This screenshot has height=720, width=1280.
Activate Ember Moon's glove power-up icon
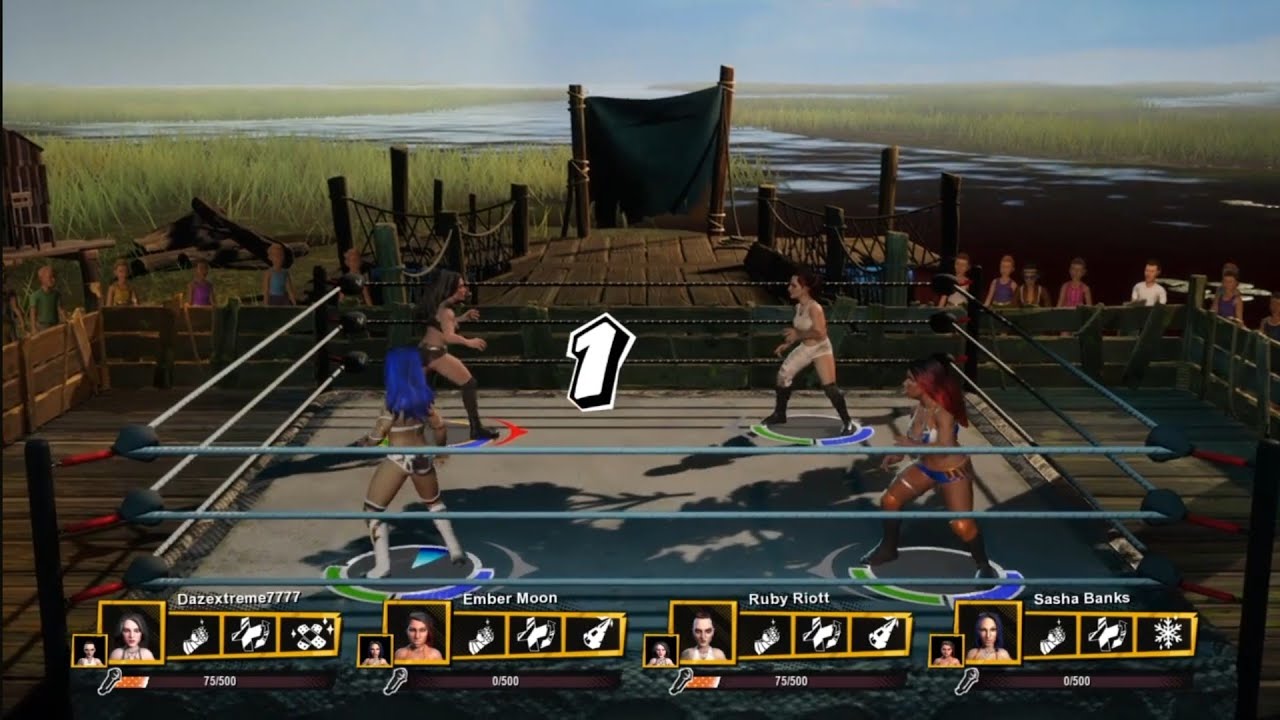479,635
